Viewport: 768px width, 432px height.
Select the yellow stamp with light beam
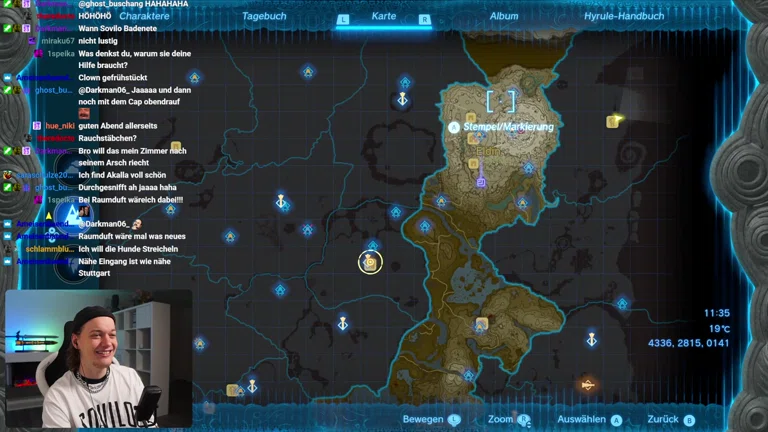[x=613, y=121]
